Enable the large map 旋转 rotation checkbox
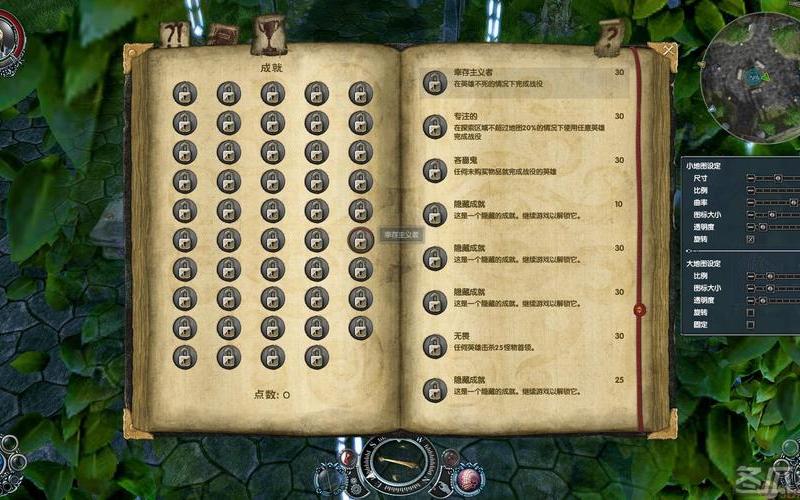800x500 pixels. click(750, 312)
